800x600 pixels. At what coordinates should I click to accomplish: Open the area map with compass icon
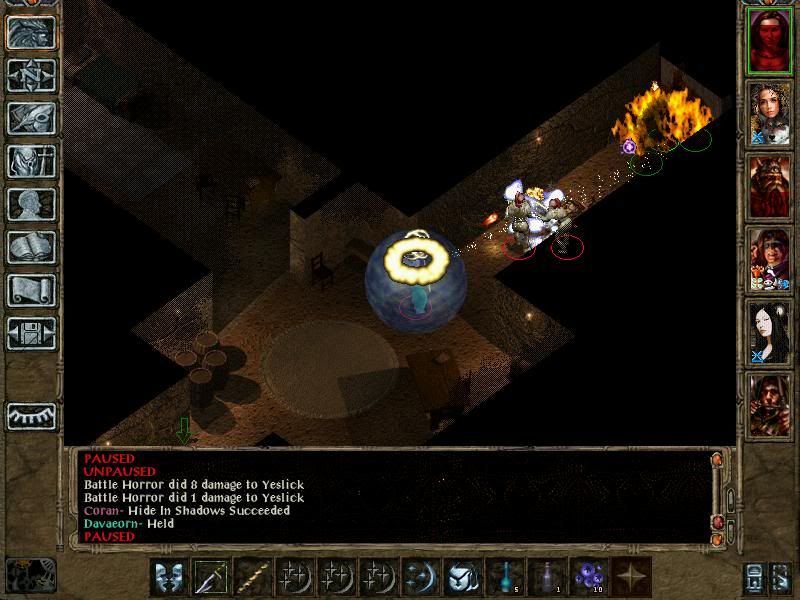click(x=31, y=75)
